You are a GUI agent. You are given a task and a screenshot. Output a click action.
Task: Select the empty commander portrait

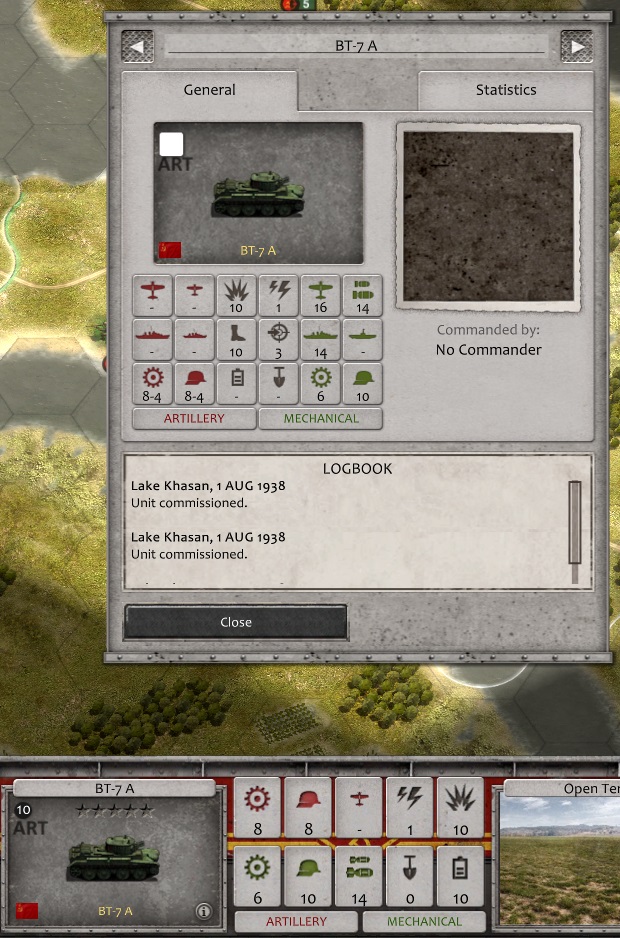point(489,216)
